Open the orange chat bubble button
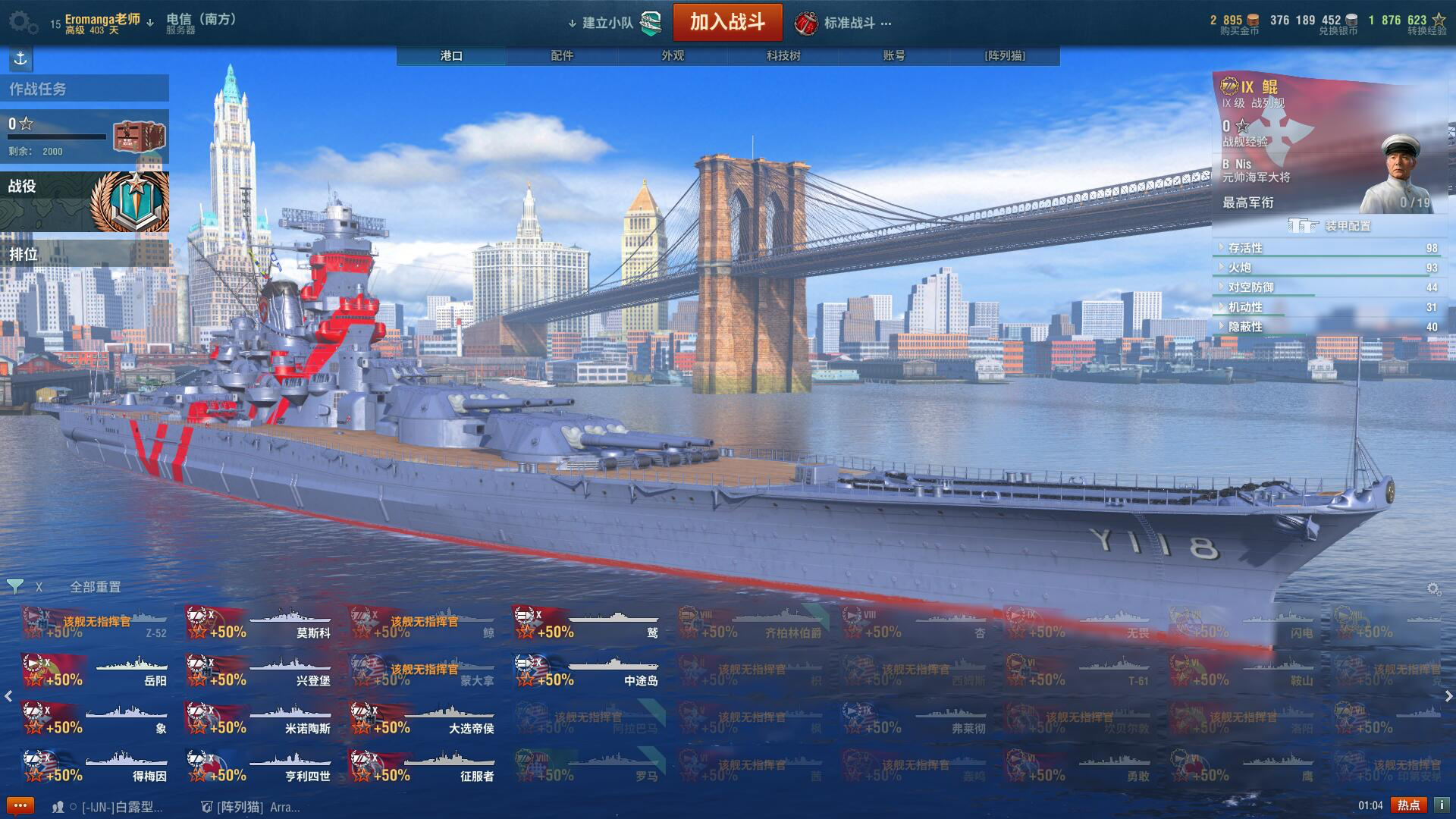The width and height of the screenshot is (1456, 819). click(x=20, y=805)
